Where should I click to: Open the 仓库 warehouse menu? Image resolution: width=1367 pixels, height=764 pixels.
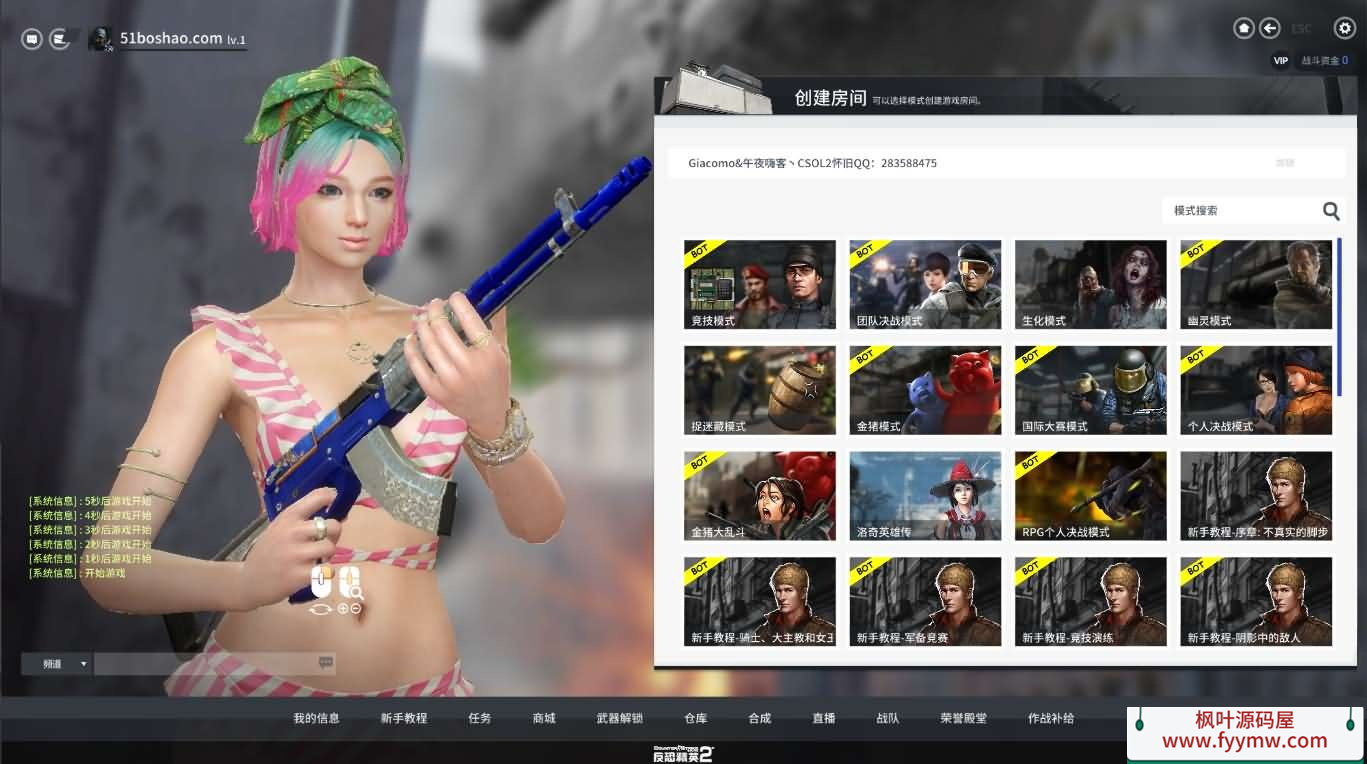pyautogui.click(x=696, y=718)
